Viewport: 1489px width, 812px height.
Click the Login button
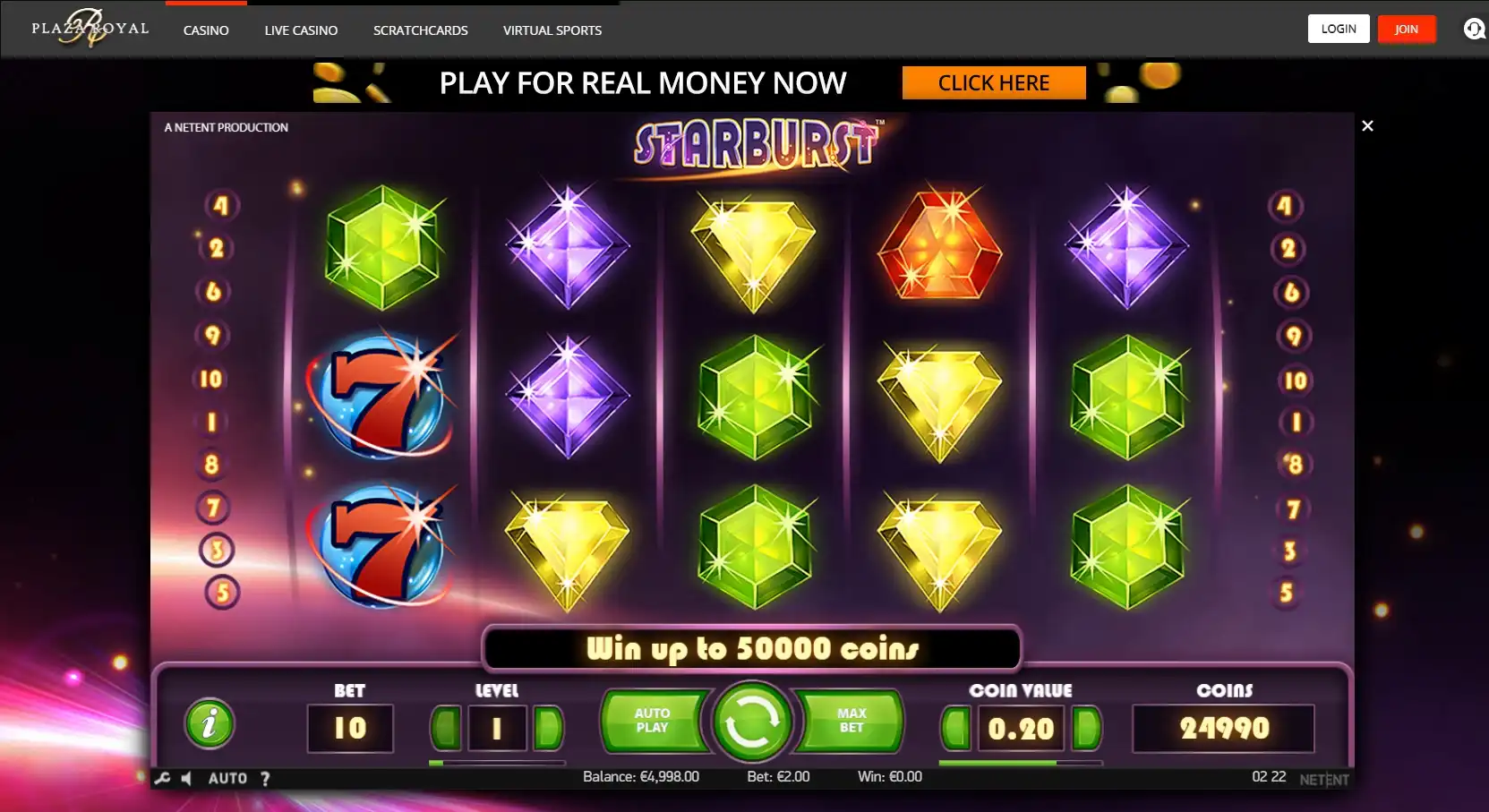pos(1339,29)
